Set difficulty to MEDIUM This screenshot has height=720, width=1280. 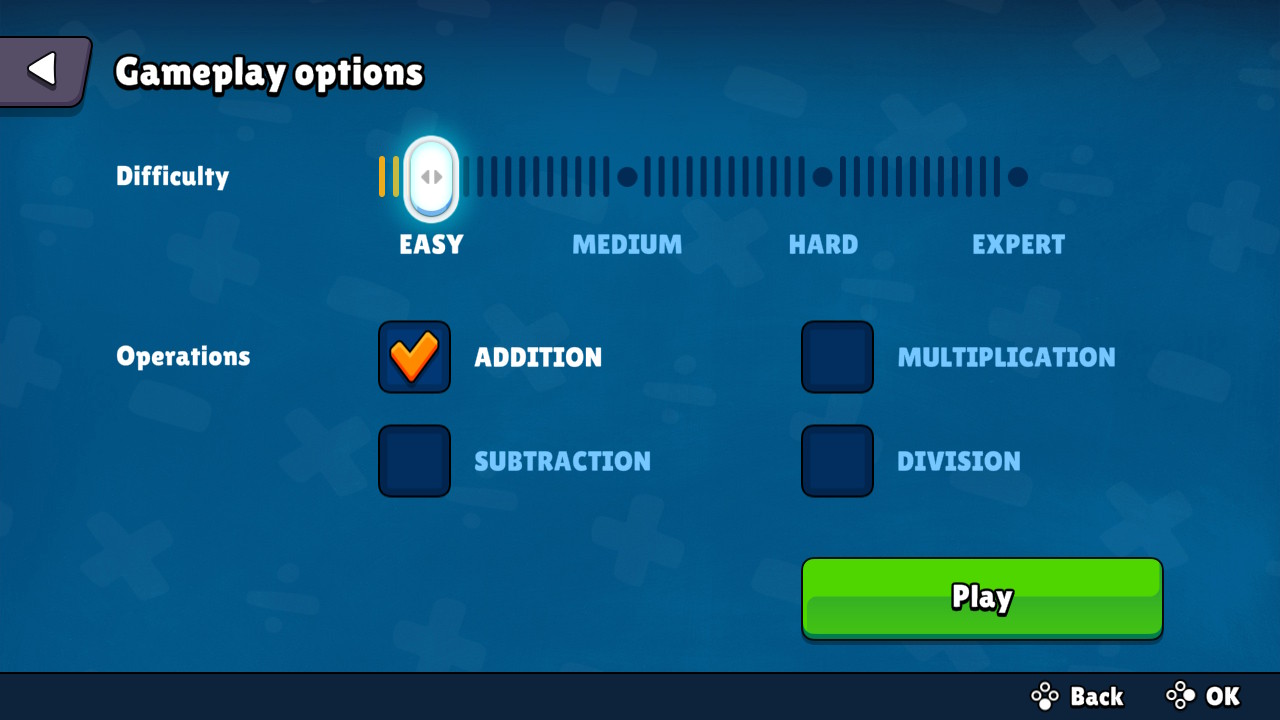coord(627,177)
